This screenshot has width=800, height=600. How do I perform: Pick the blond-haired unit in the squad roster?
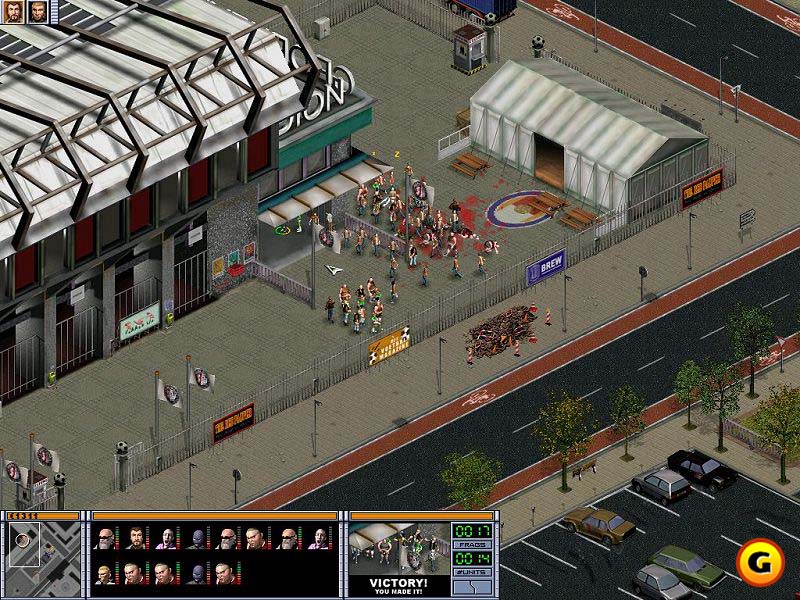(x=104, y=574)
